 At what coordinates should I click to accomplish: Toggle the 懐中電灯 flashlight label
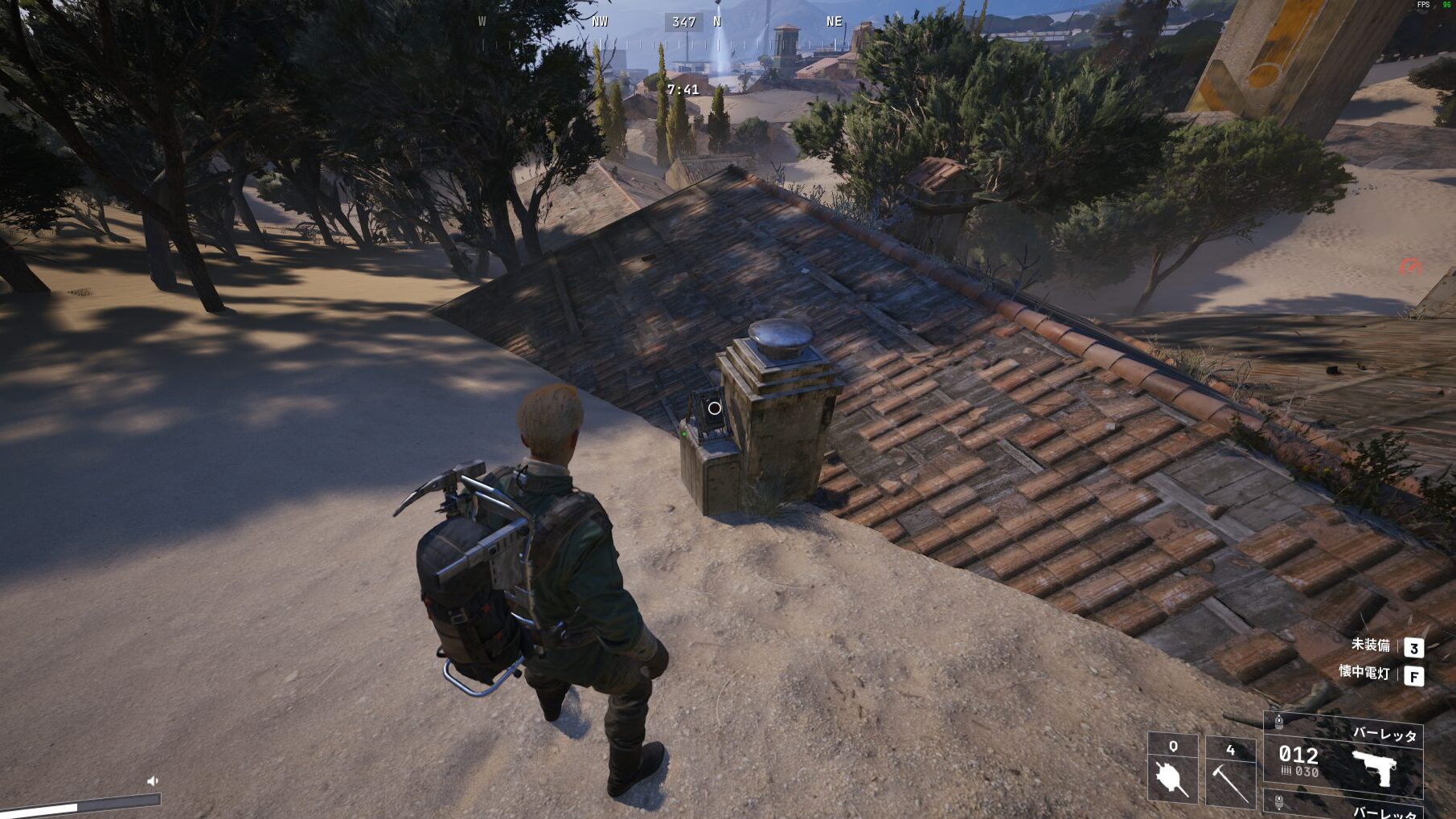[x=1364, y=673]
